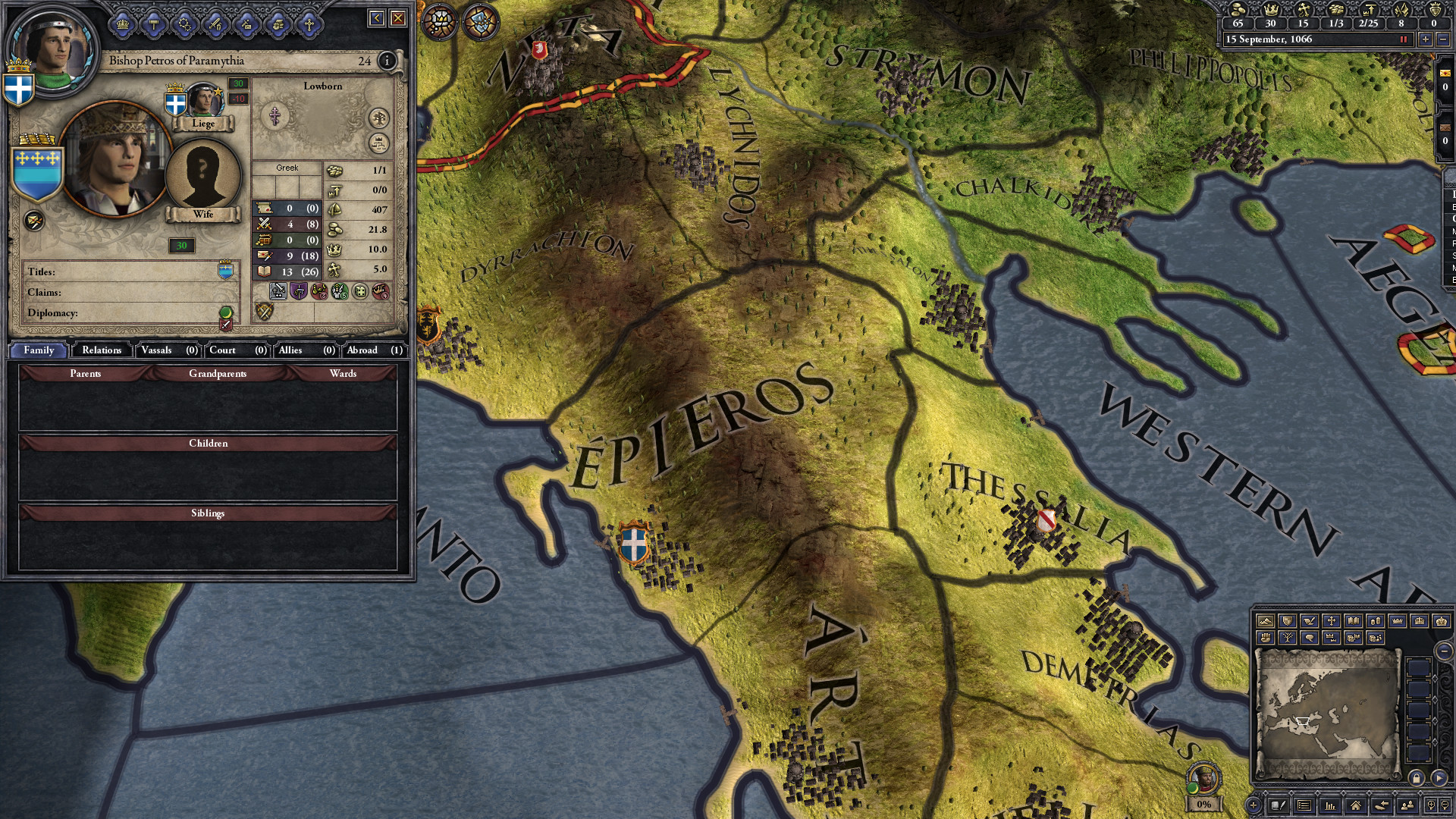This screenshot has width=1456, height=819.
Task: Toggle the dynasty tree map mode
Action: click(1287, 638)
